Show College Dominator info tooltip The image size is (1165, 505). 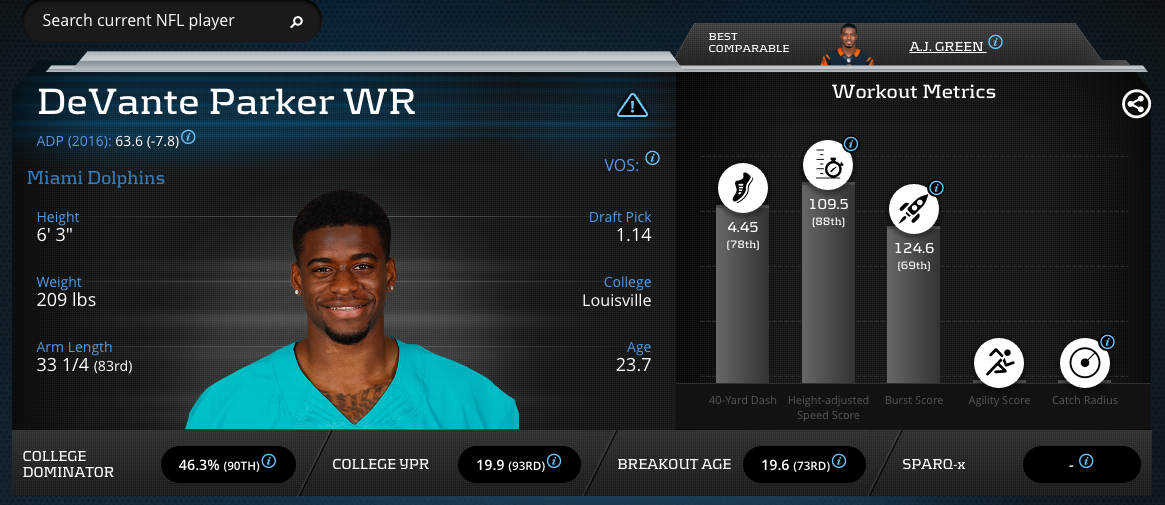point(269,463)
